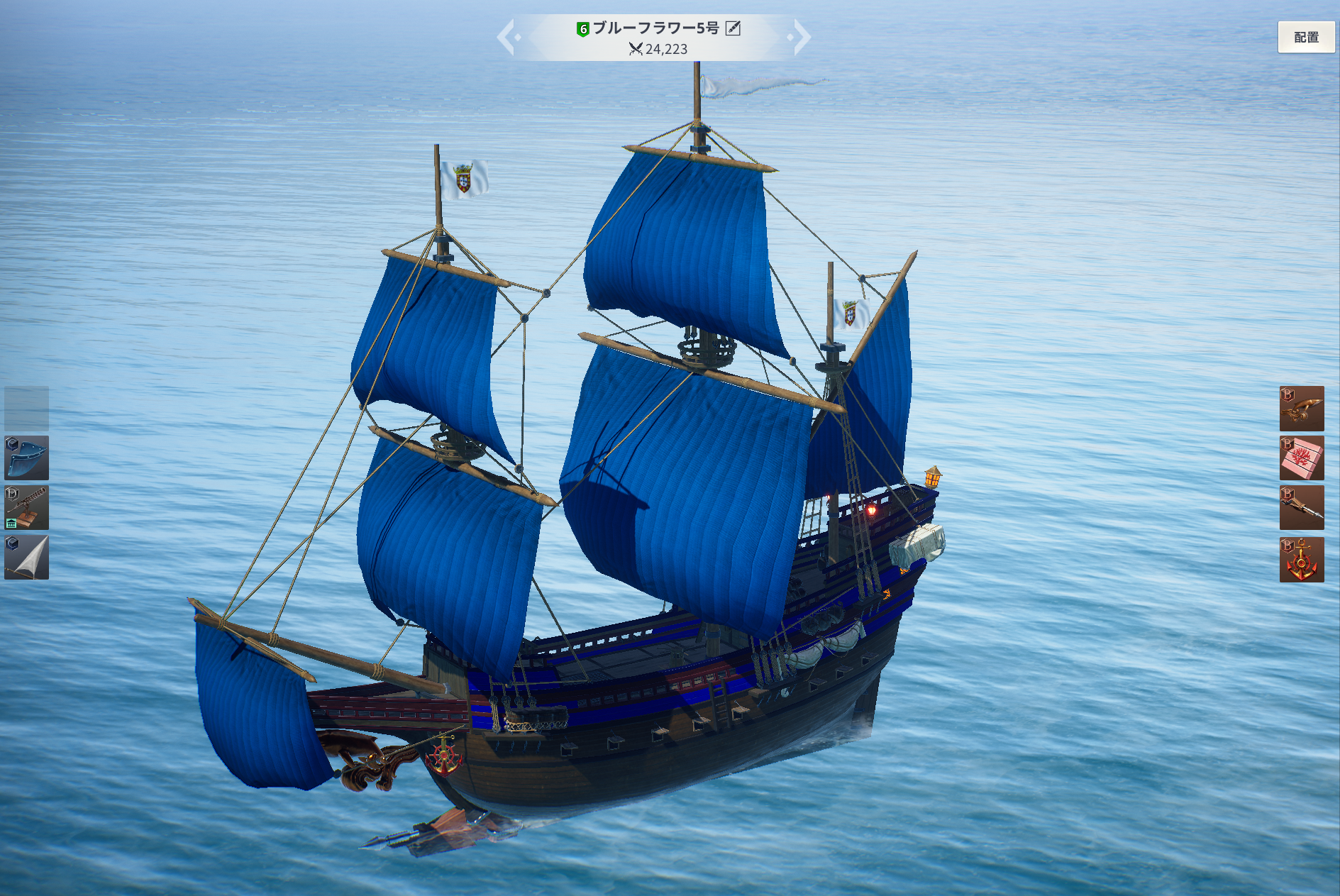Select the C-grade white sail slot
1340x896 pixels.
[x=27, y=558]
